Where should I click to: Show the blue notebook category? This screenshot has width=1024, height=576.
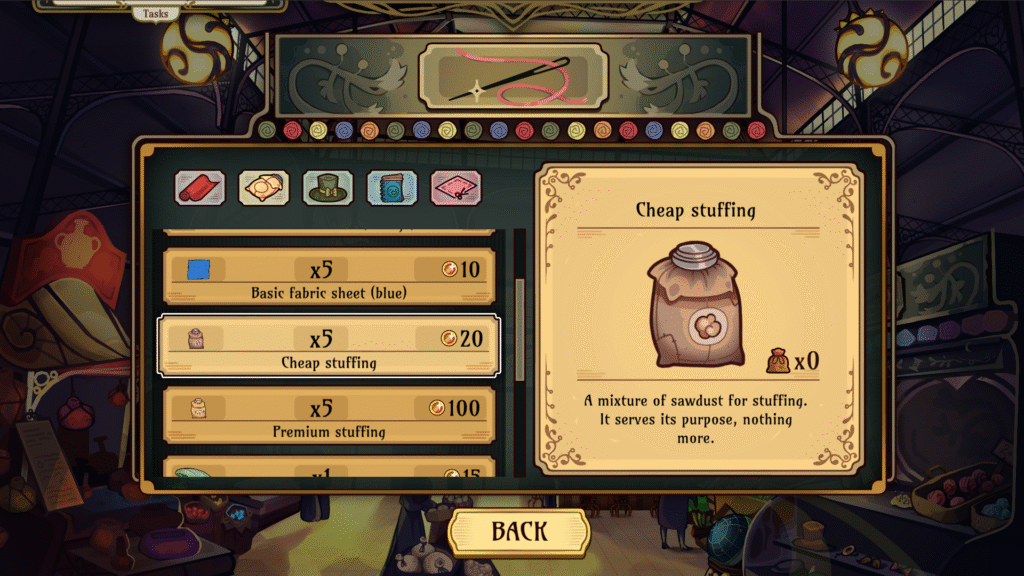click(x=392, y=188)
